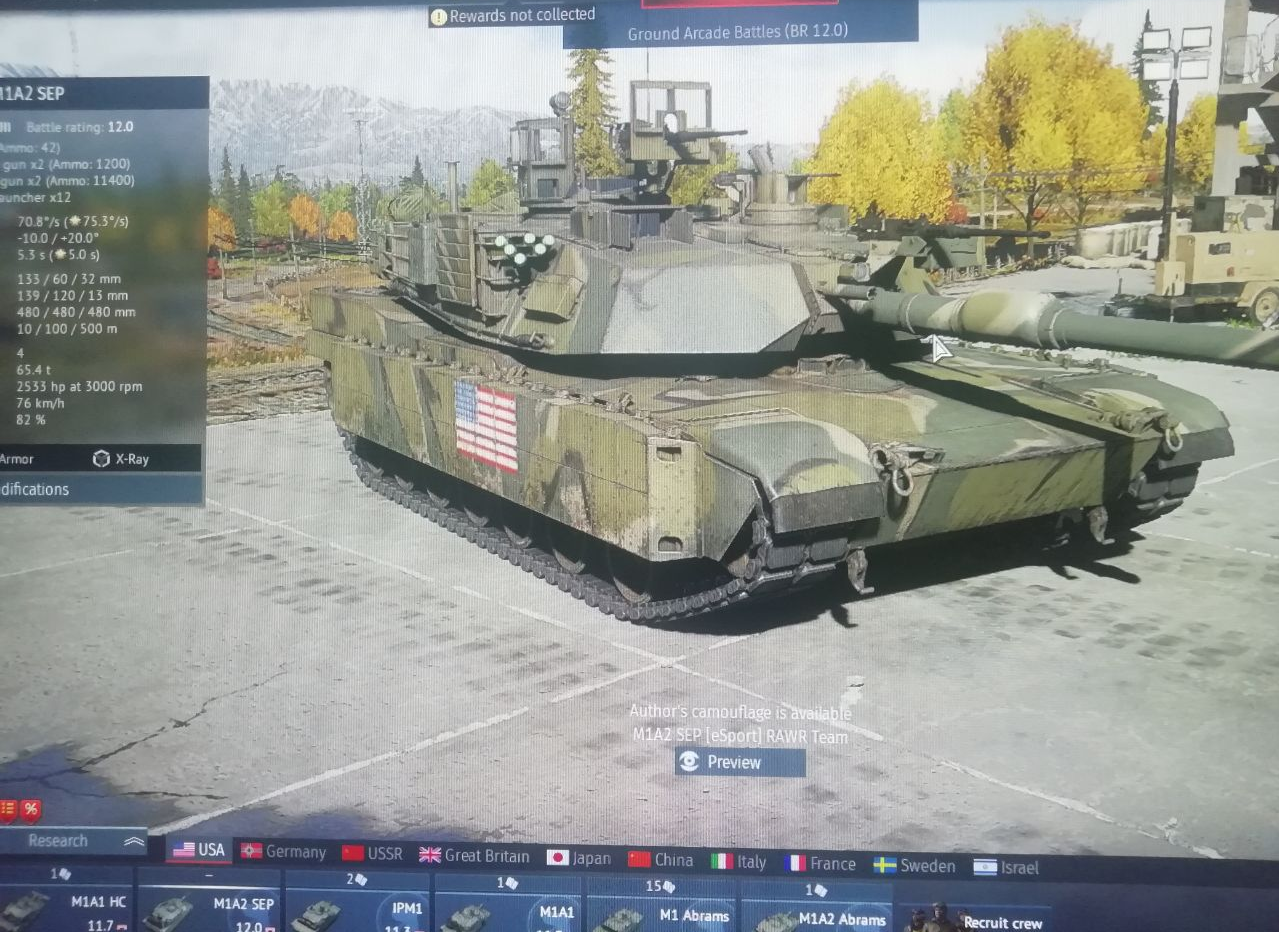The width and height of the screenshot is (1279, 932).
Task: Switch to the Sweden nation tab
Action: [x=914, y=866]
